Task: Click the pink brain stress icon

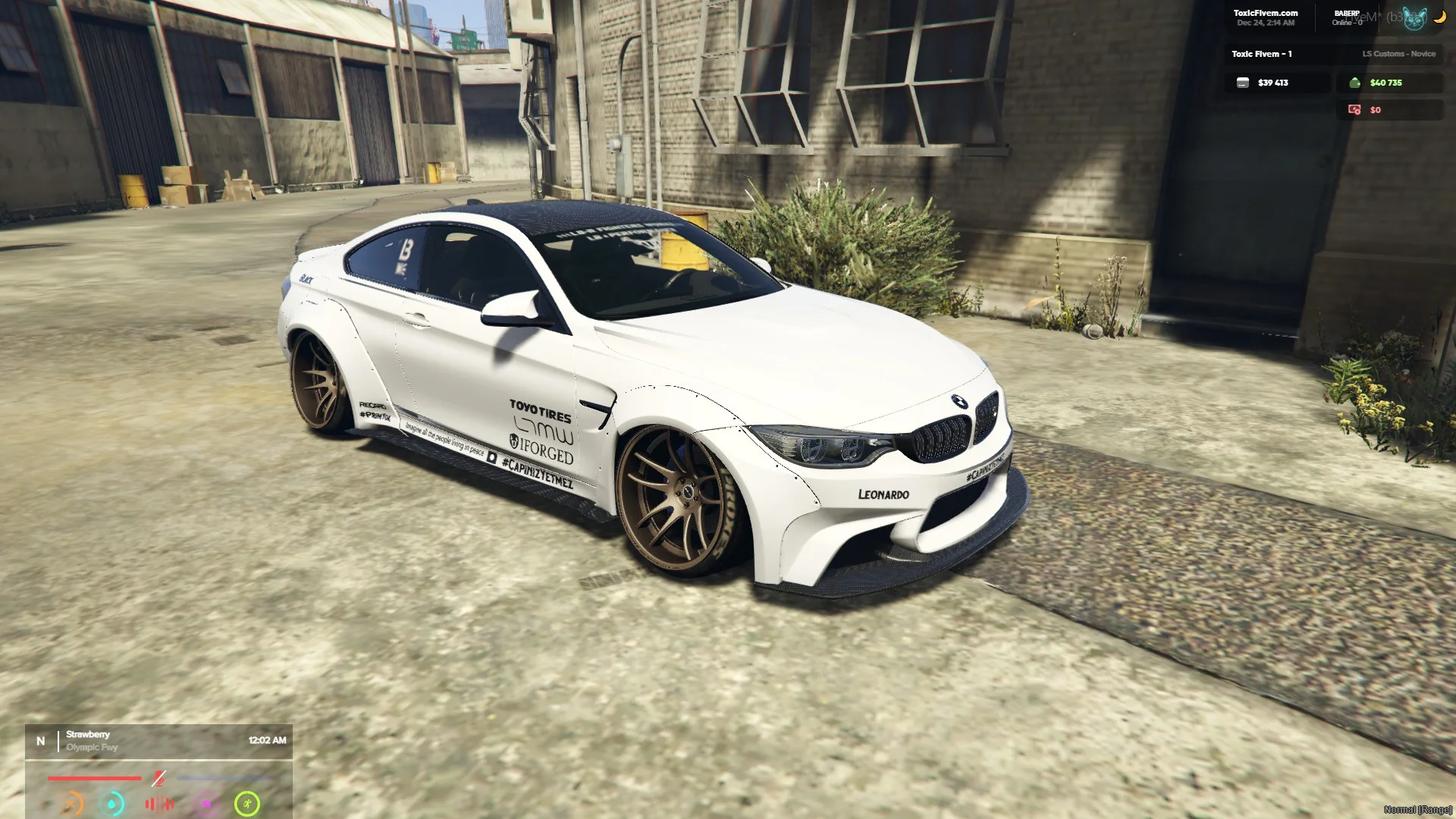Action: pos(206,804)
